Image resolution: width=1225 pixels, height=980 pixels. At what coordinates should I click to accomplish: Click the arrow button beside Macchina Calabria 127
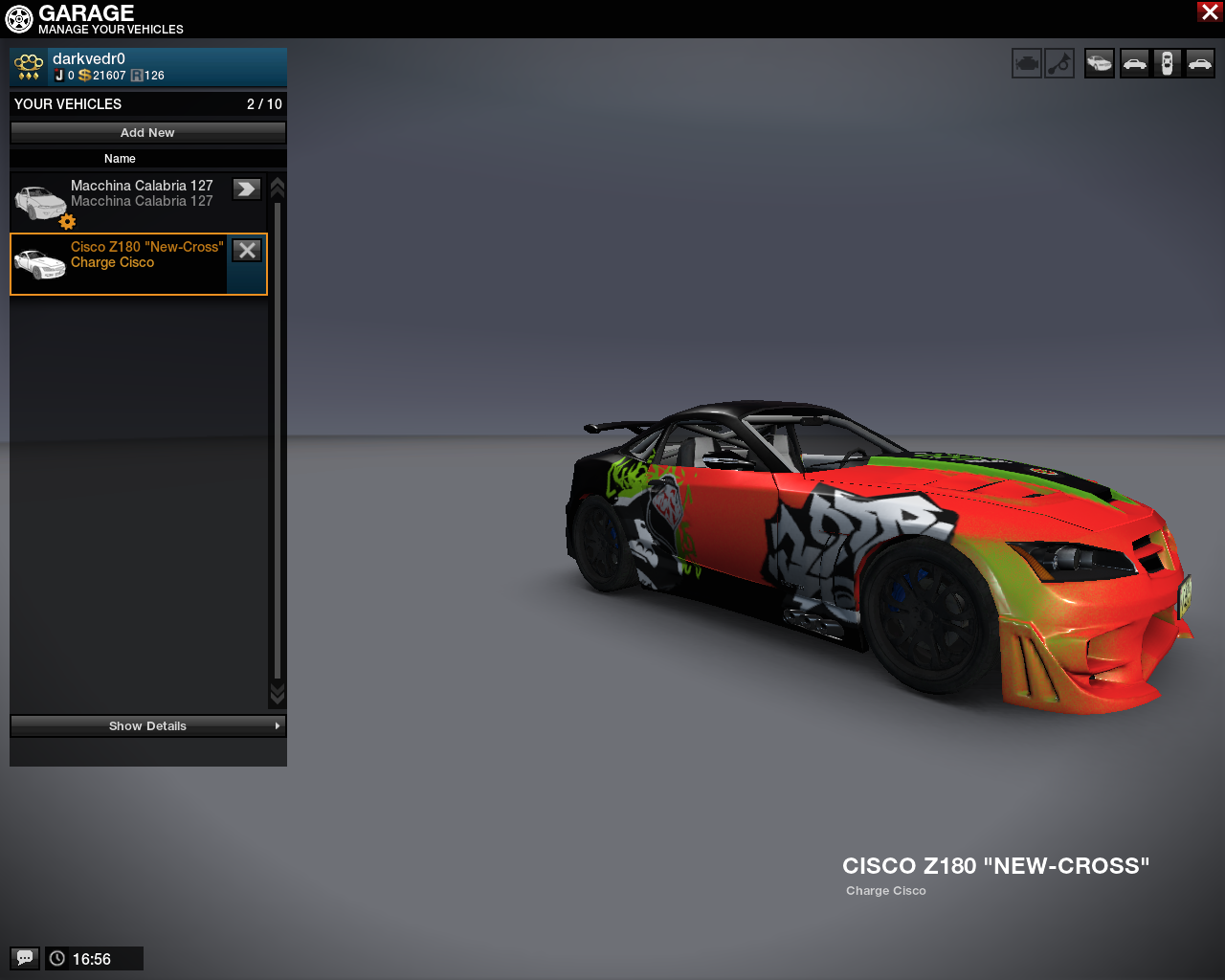(x=247, y=189)
